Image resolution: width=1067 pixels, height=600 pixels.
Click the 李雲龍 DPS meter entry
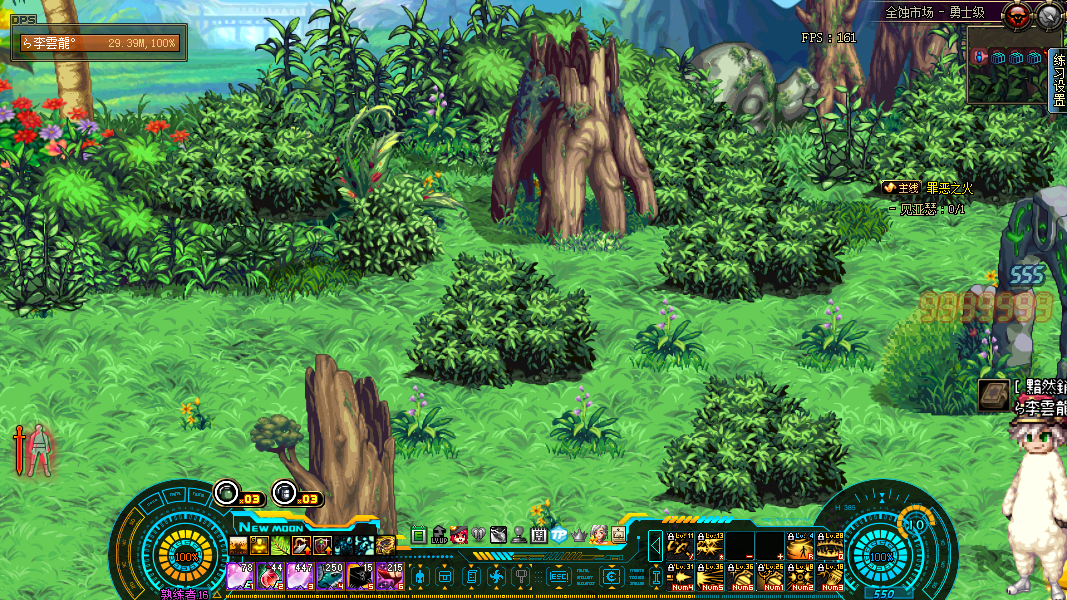(x=99, y=43)
